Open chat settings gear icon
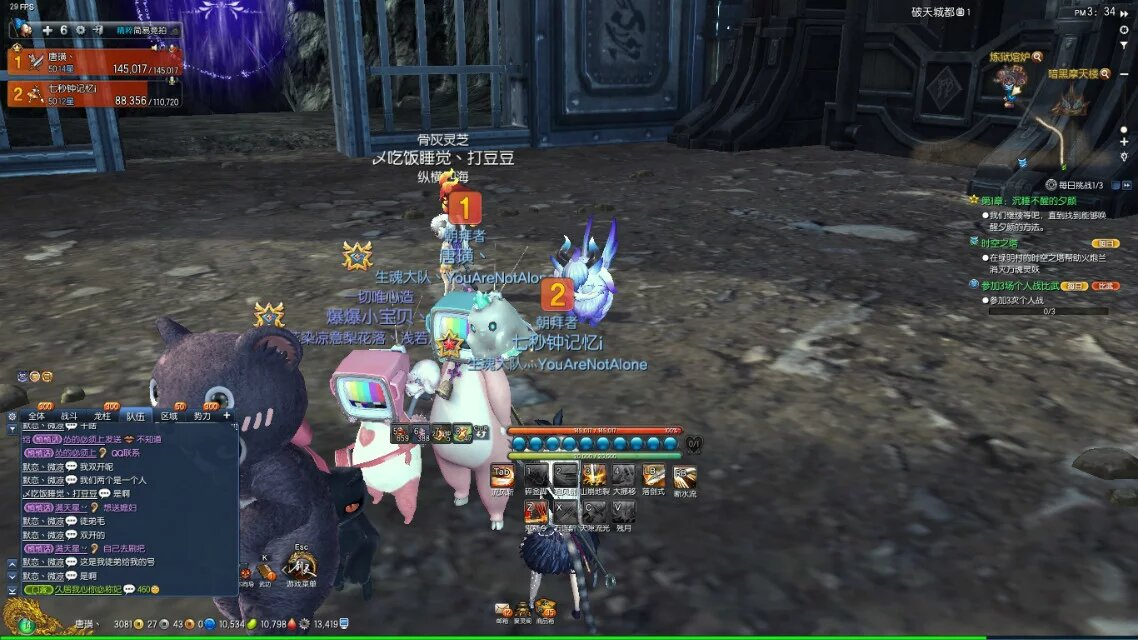1138x640 pixels. click(x=12, y=415)
